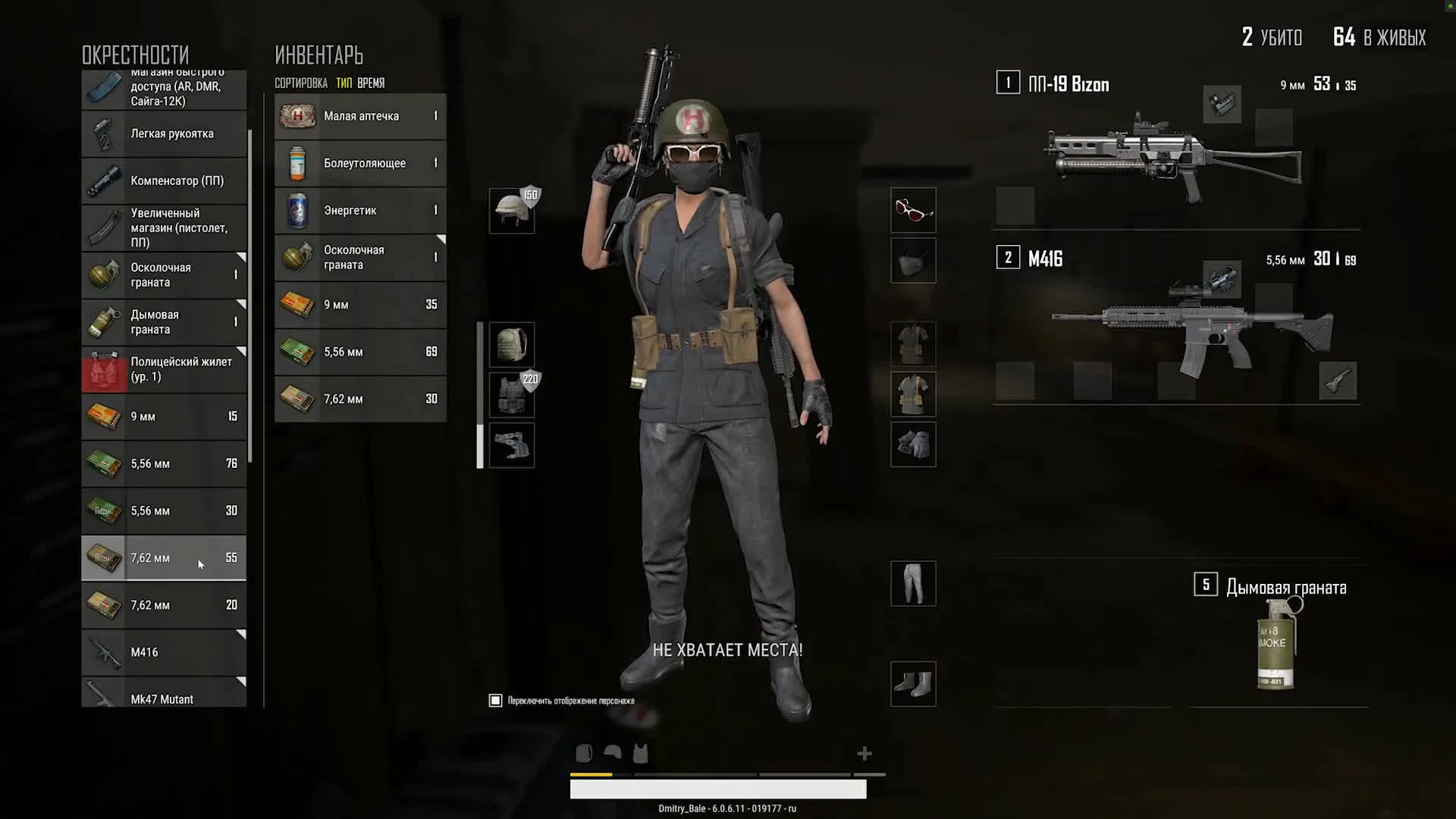The height and width of the screenshot is (819, 1456).
Task: Click the equipped backpack slot icon
Action: (512, 344)
